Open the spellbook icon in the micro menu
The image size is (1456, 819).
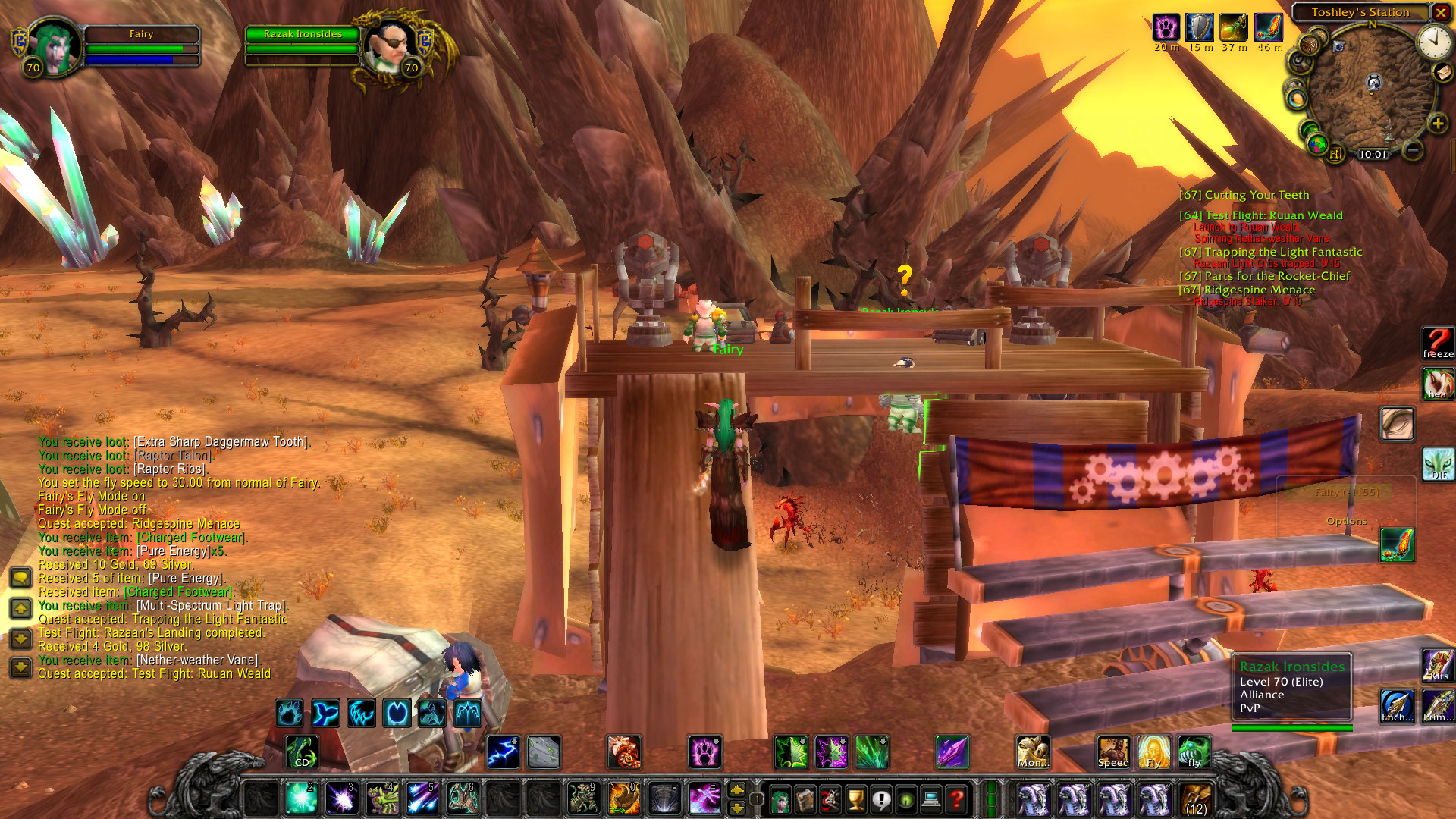[x=805, y=799]
